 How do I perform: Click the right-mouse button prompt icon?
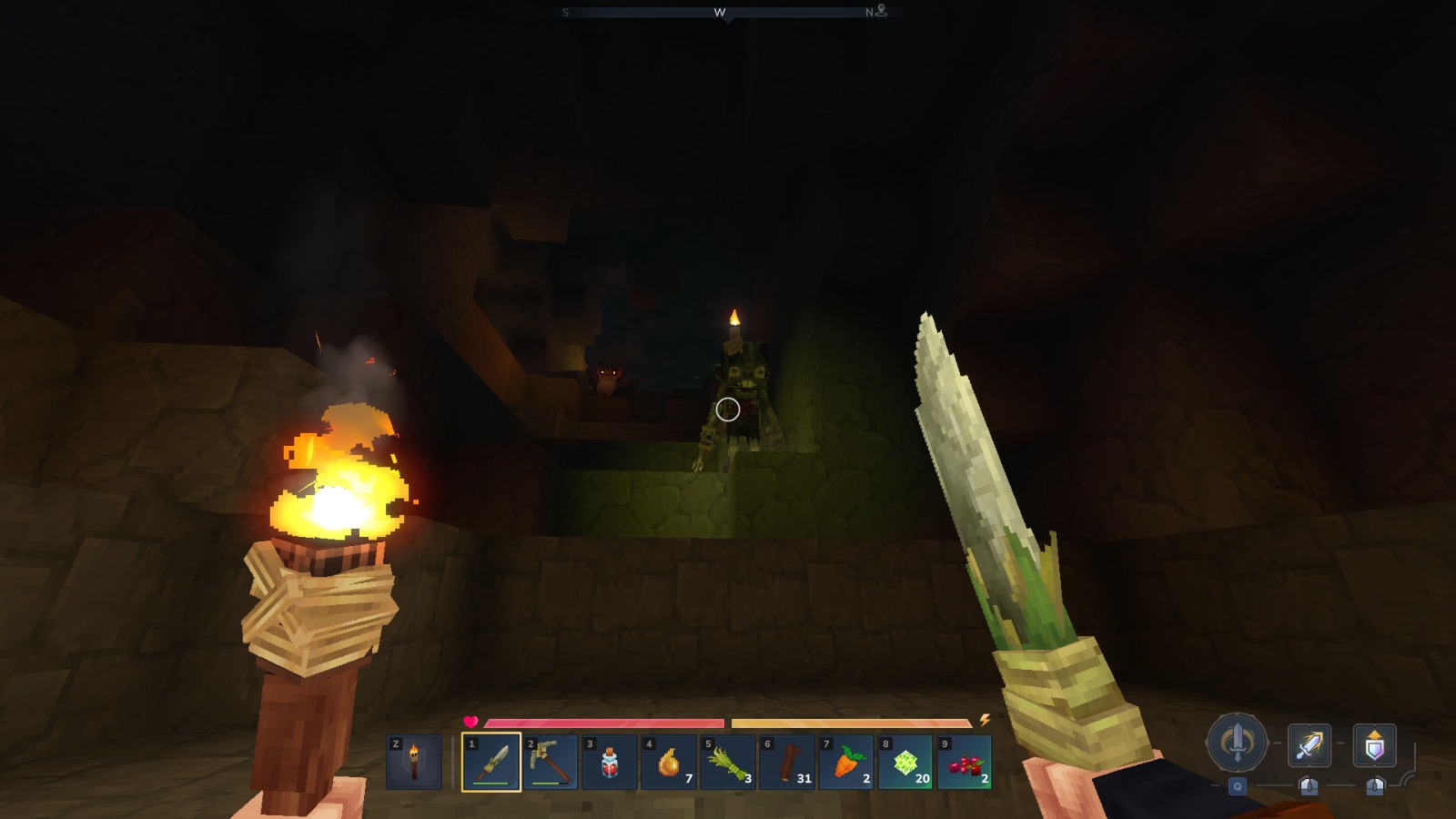point(1376,784)
